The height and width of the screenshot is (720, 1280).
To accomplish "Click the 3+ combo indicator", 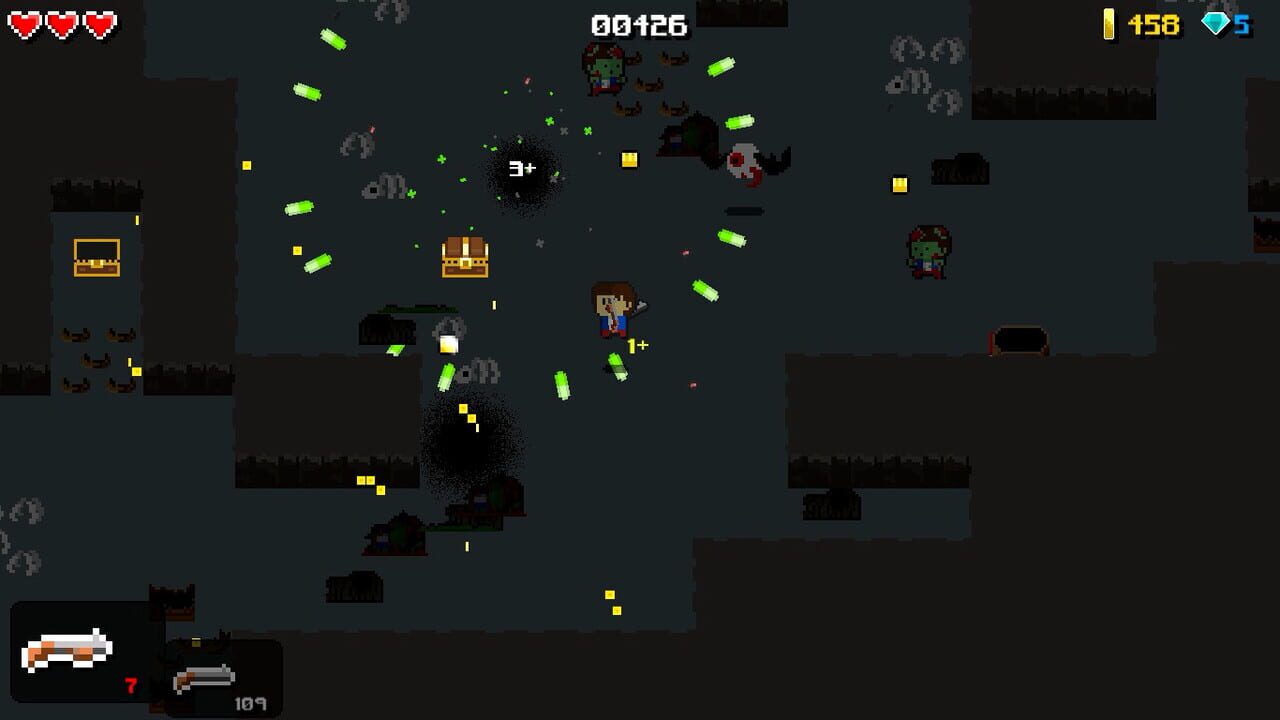I will tap(521, 168).
